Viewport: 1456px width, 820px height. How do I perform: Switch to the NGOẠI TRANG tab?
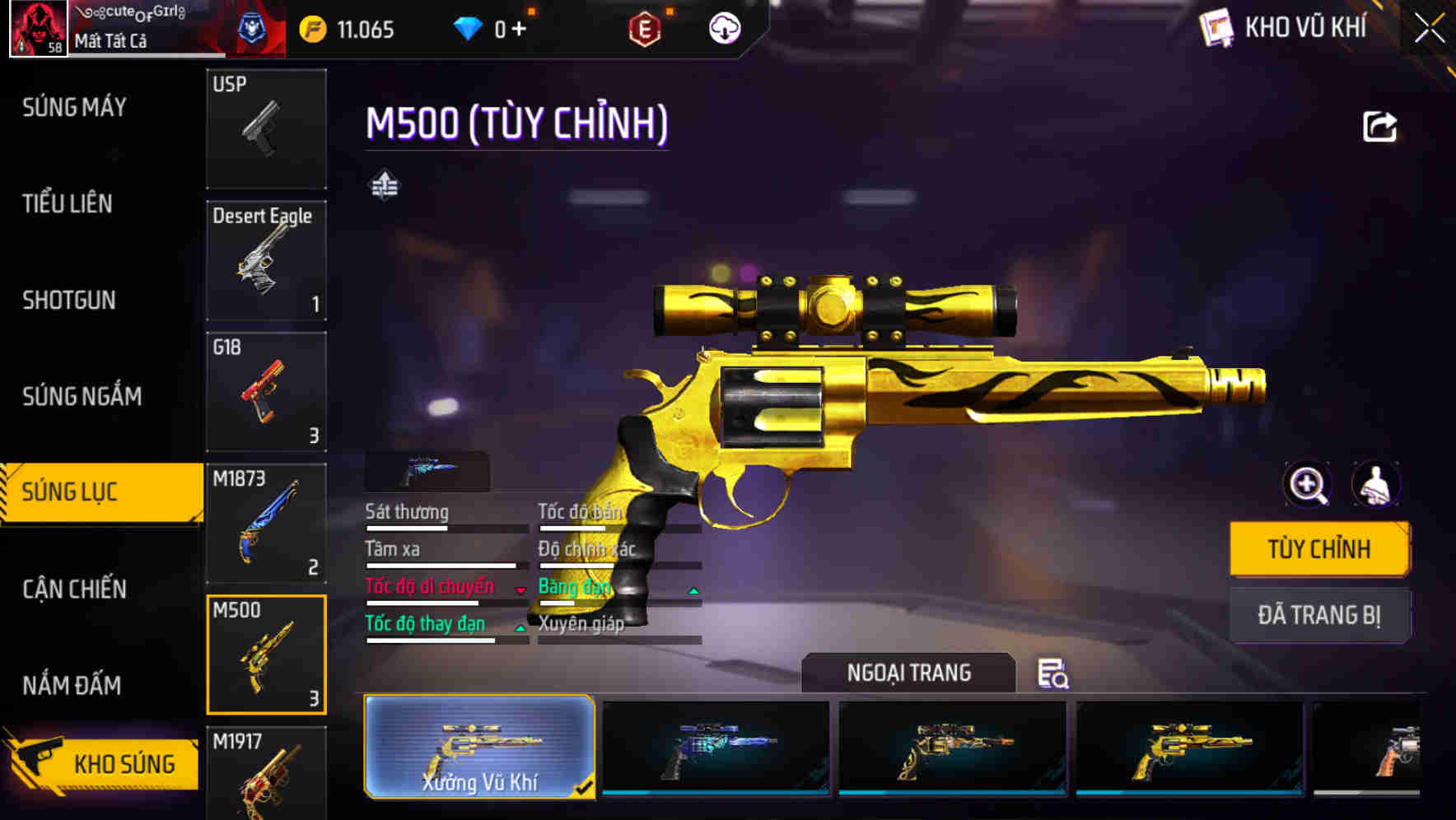pyautogui.click(x=910, y=673)
